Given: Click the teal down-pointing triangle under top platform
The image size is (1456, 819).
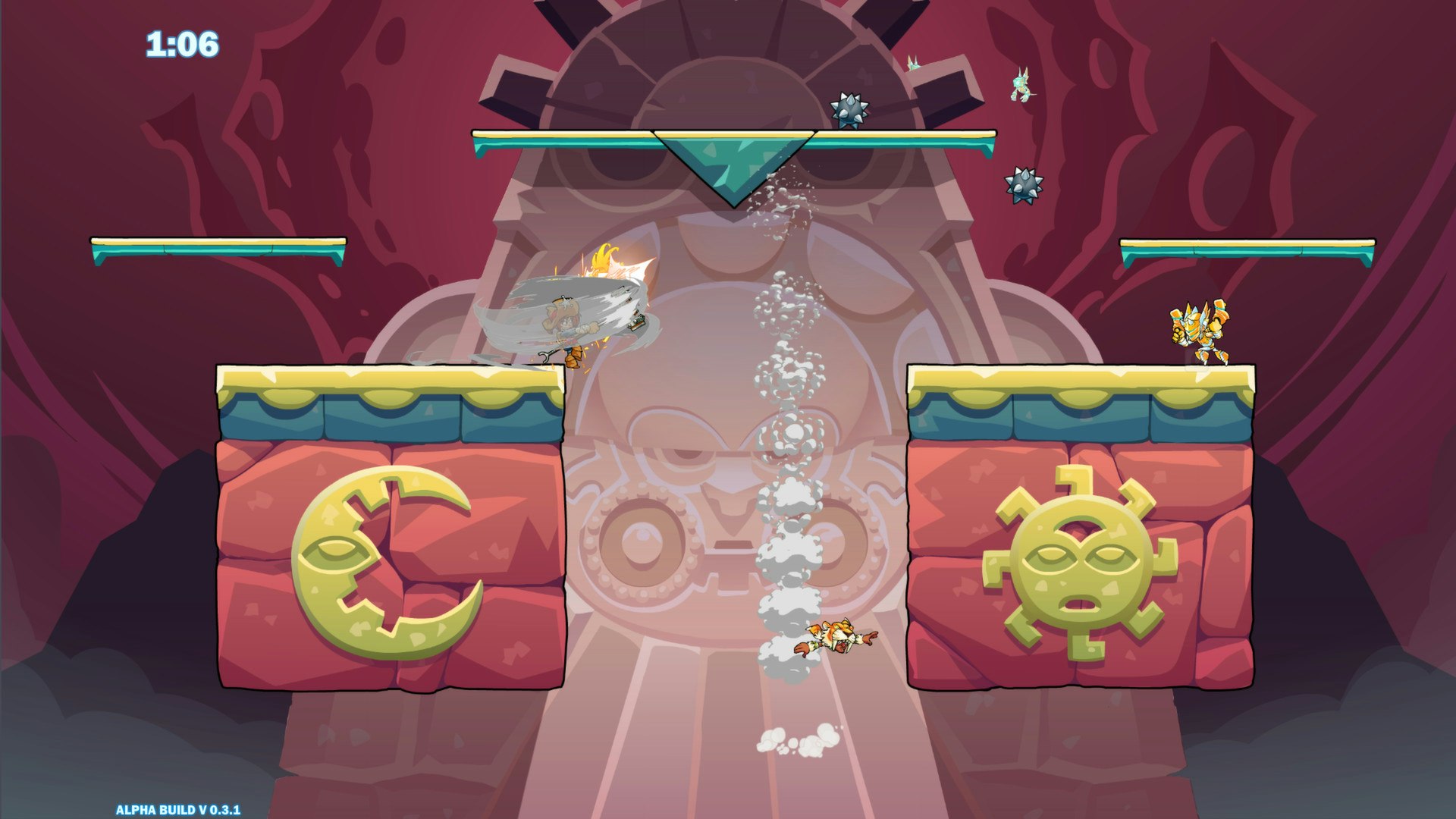Looking at the screenshot, I should click(x=734, y=163).
